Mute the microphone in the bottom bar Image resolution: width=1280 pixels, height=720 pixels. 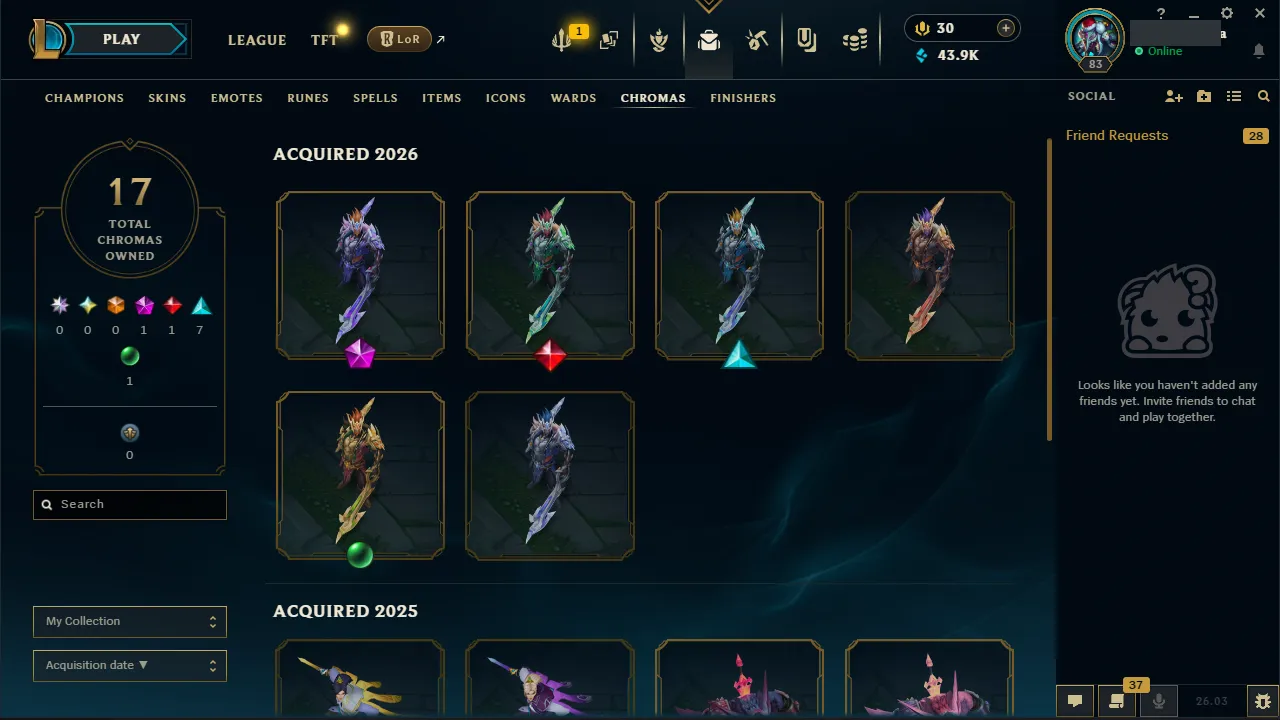coord(1158,701)
